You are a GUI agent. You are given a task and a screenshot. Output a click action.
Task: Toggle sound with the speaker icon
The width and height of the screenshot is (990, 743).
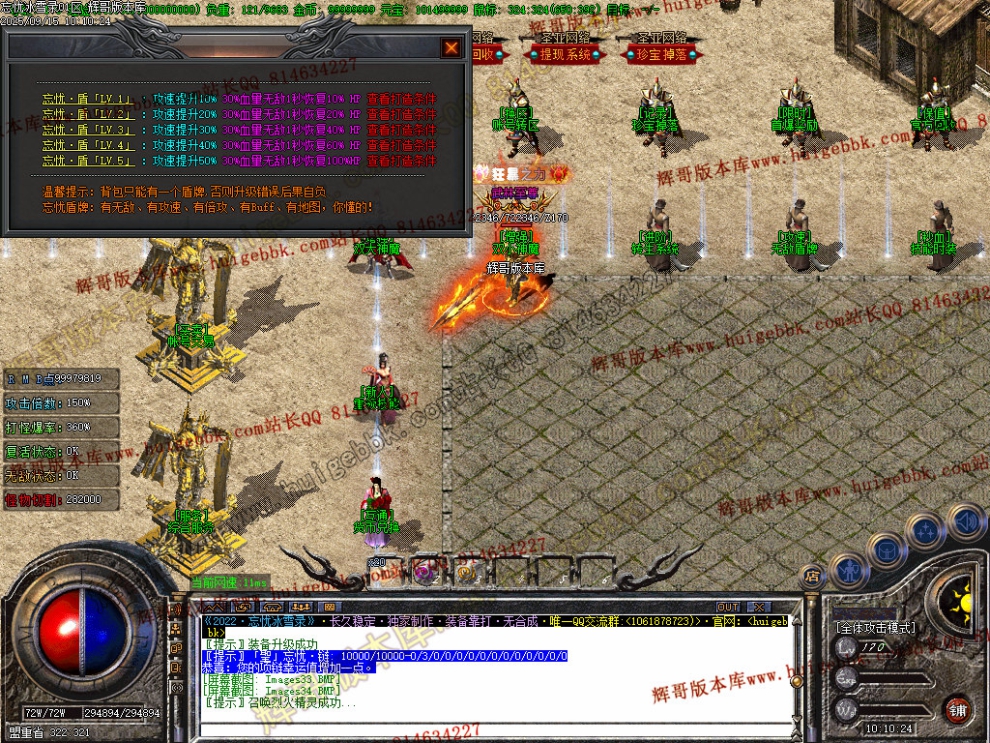(x=965, y=521)
